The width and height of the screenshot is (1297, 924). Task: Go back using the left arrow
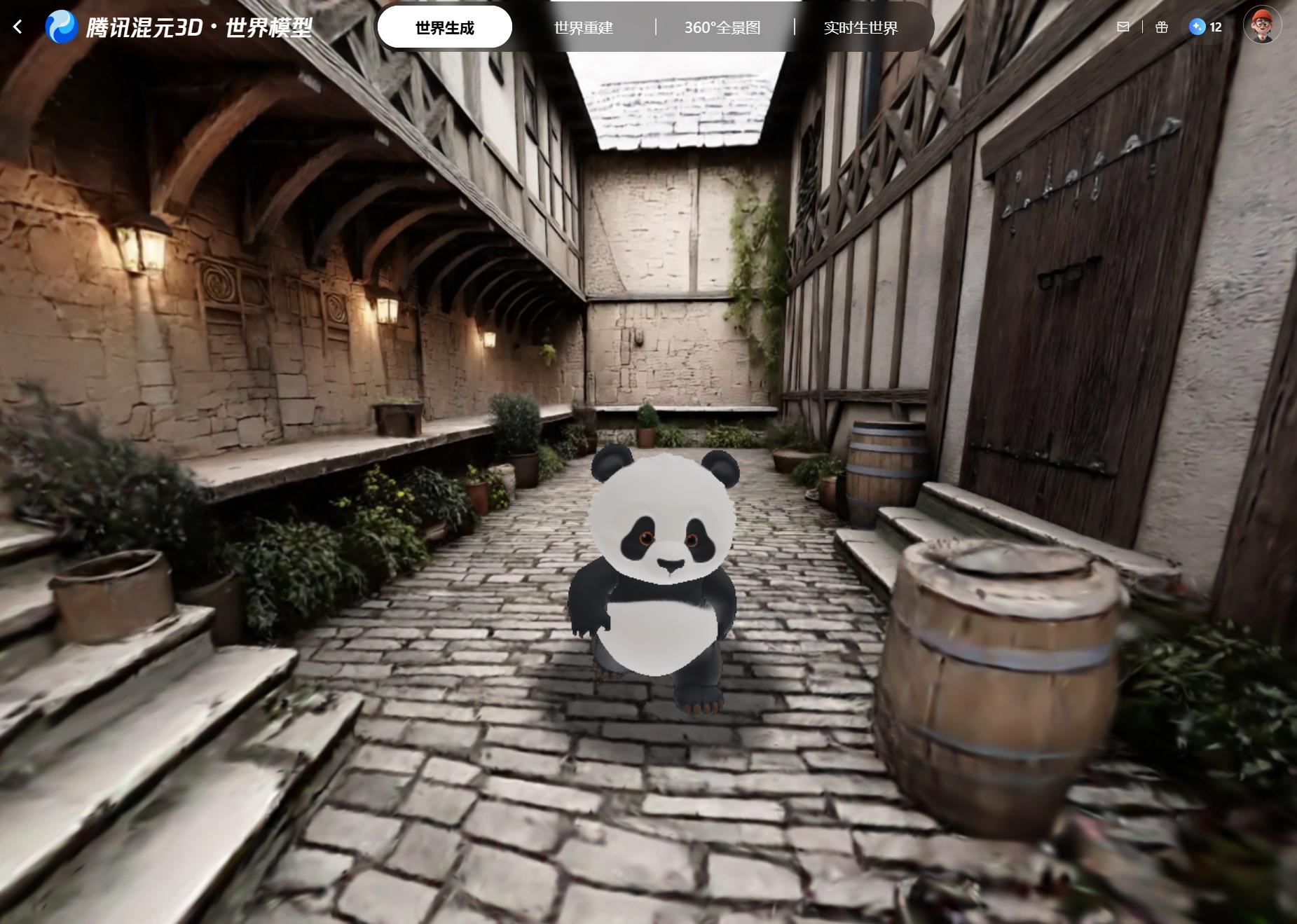pos(18,27)
